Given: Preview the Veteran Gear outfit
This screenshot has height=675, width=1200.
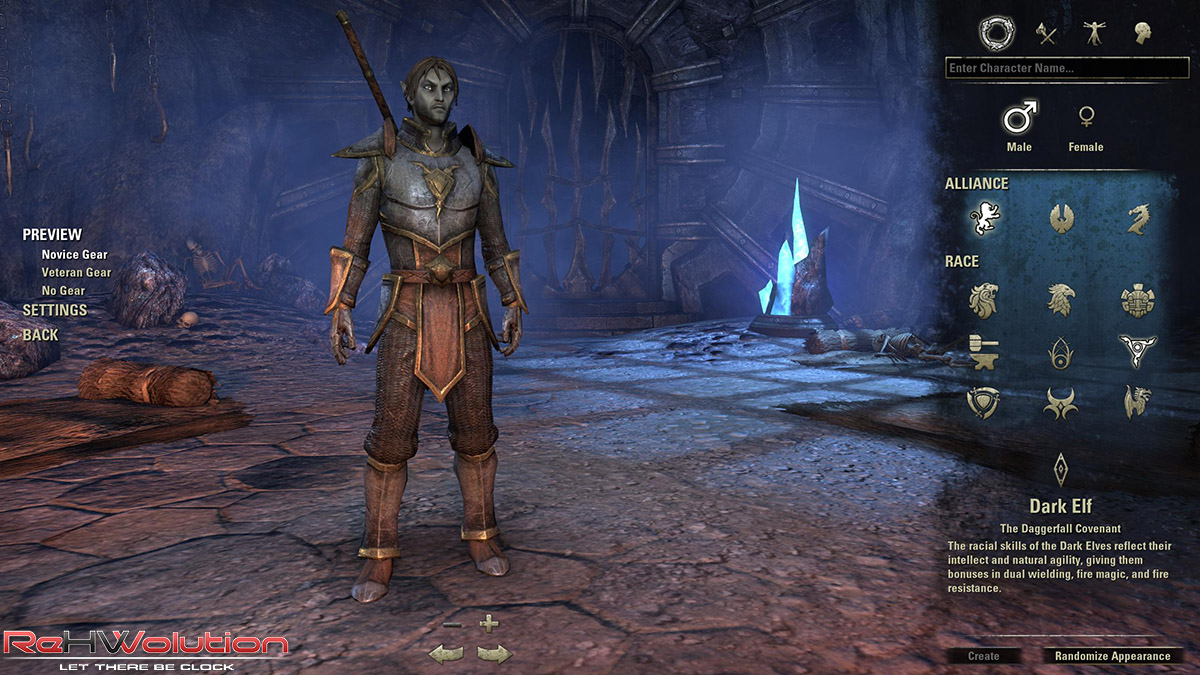Looking at the screenshot, I should [x=76, y=272].
